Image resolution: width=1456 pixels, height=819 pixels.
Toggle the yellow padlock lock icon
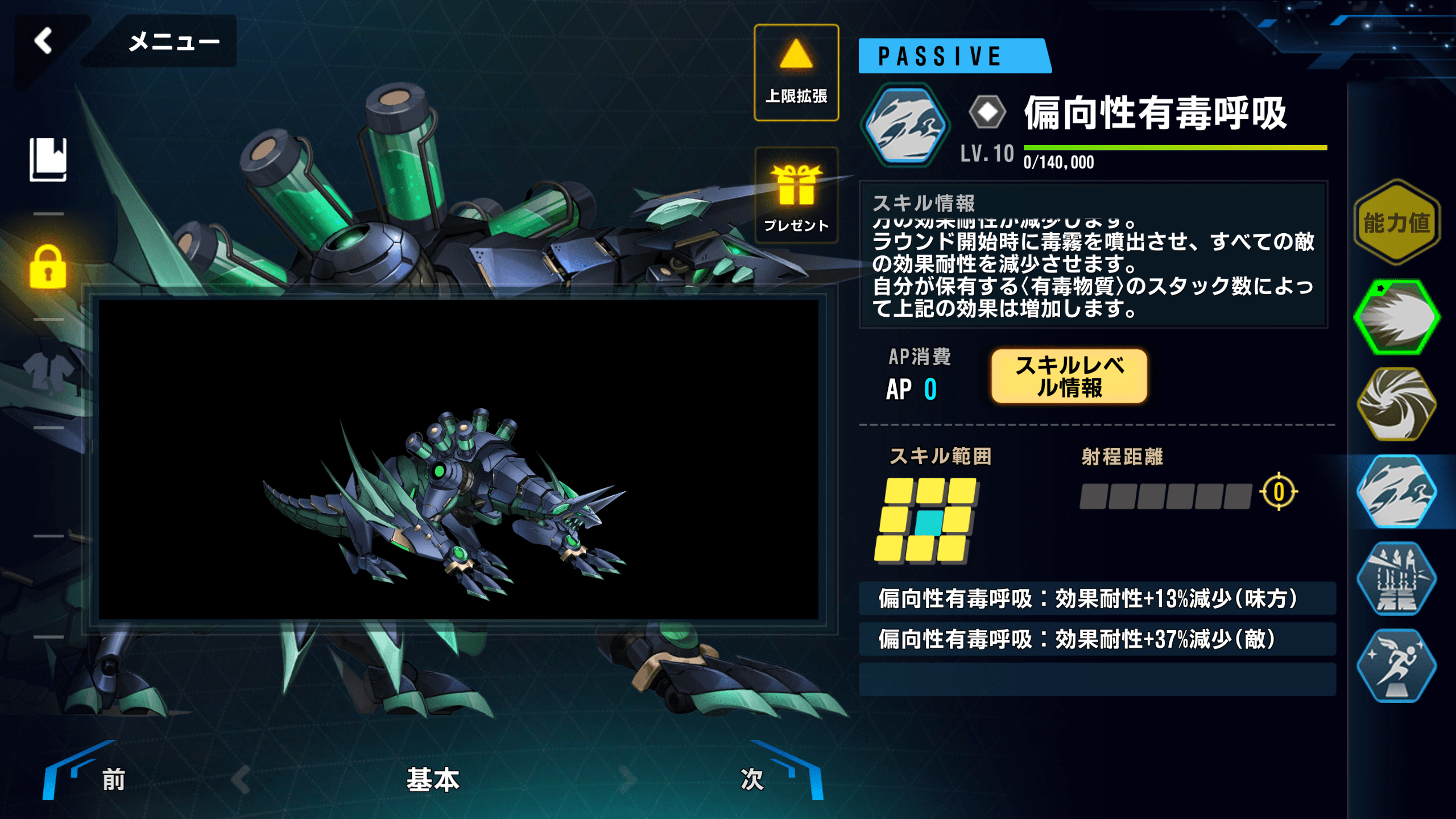[48, 267]
